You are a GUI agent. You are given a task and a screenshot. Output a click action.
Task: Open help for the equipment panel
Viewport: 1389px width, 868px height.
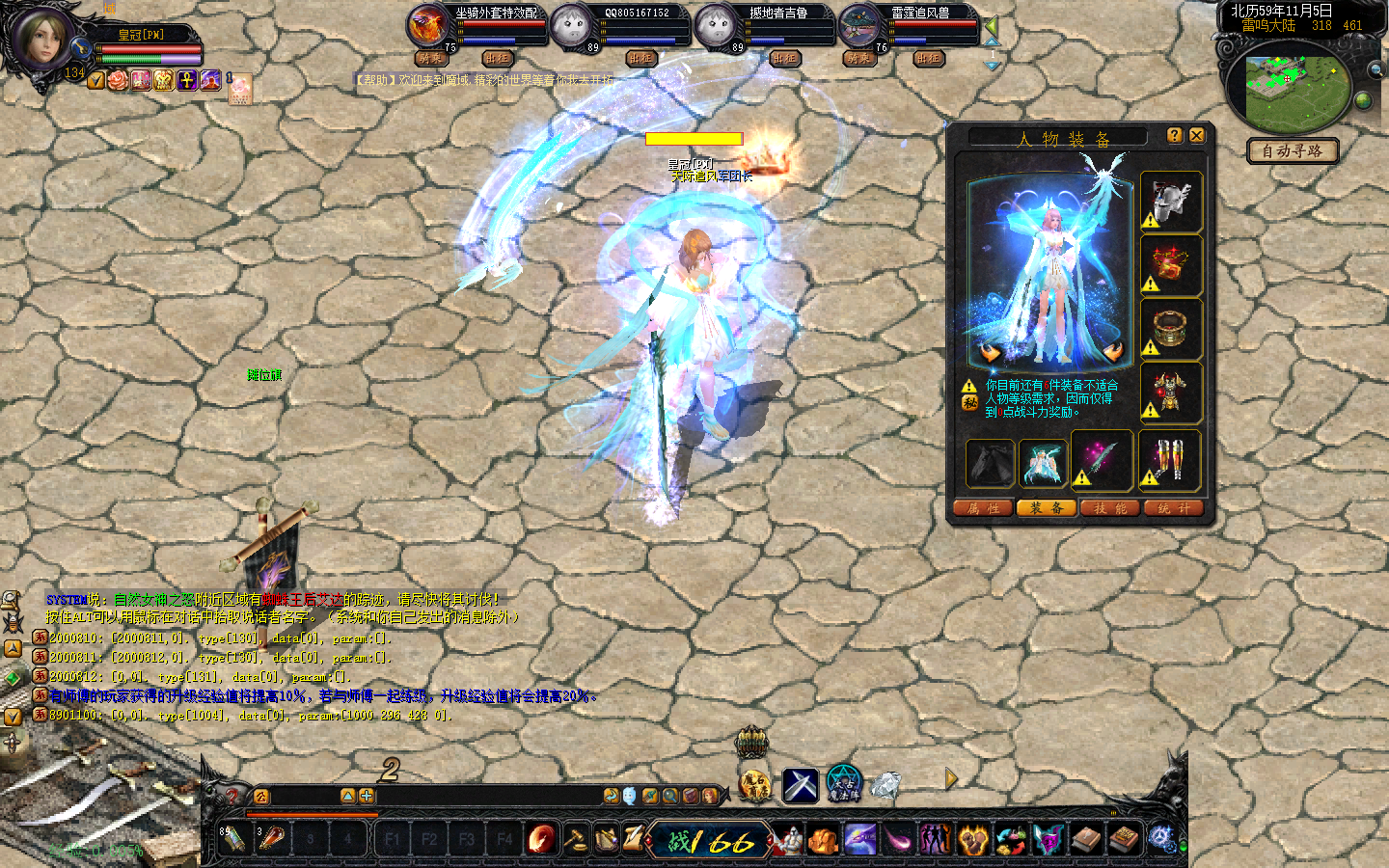click(x=1174, y=136)
